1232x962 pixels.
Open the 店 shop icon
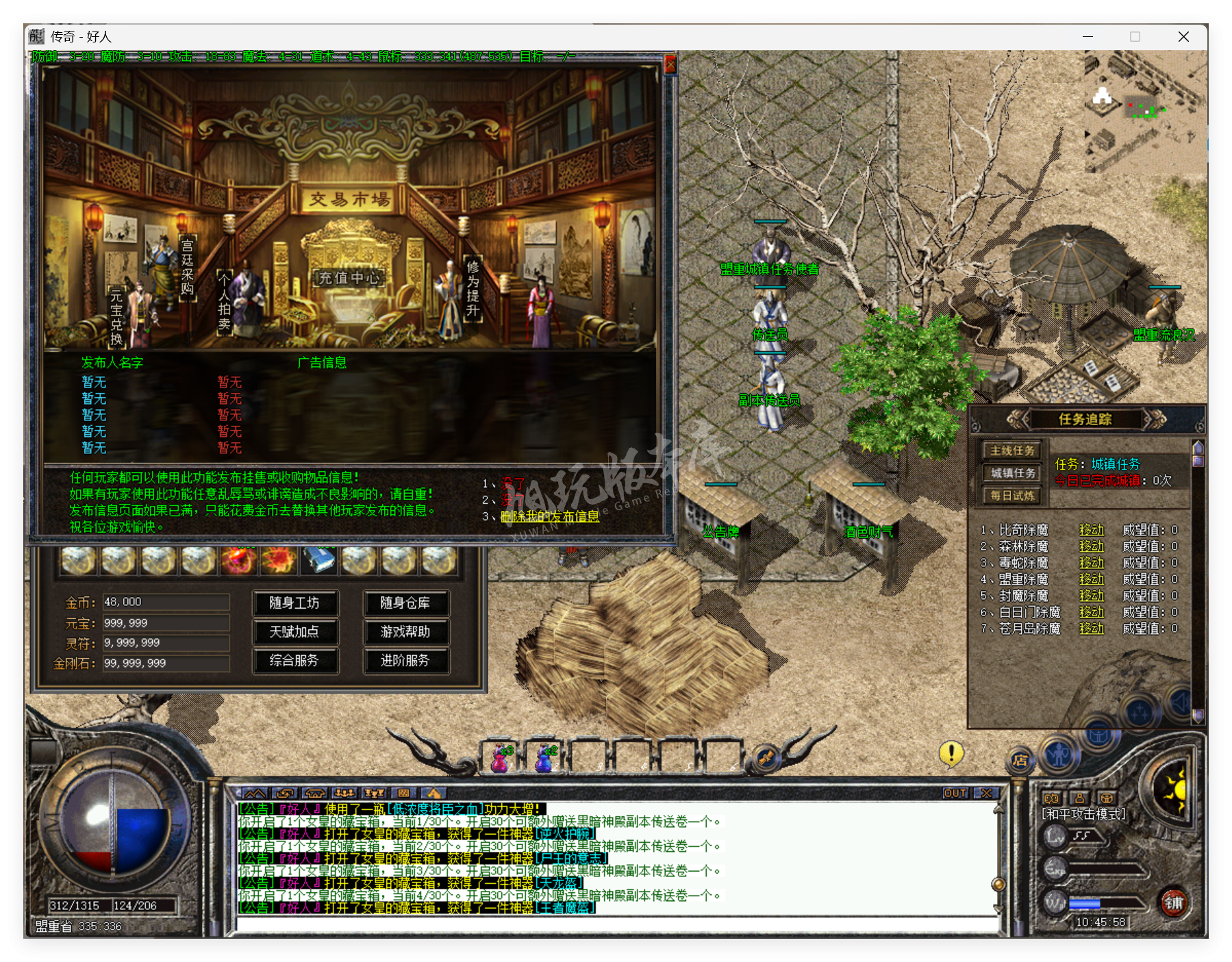point(1020,760)
